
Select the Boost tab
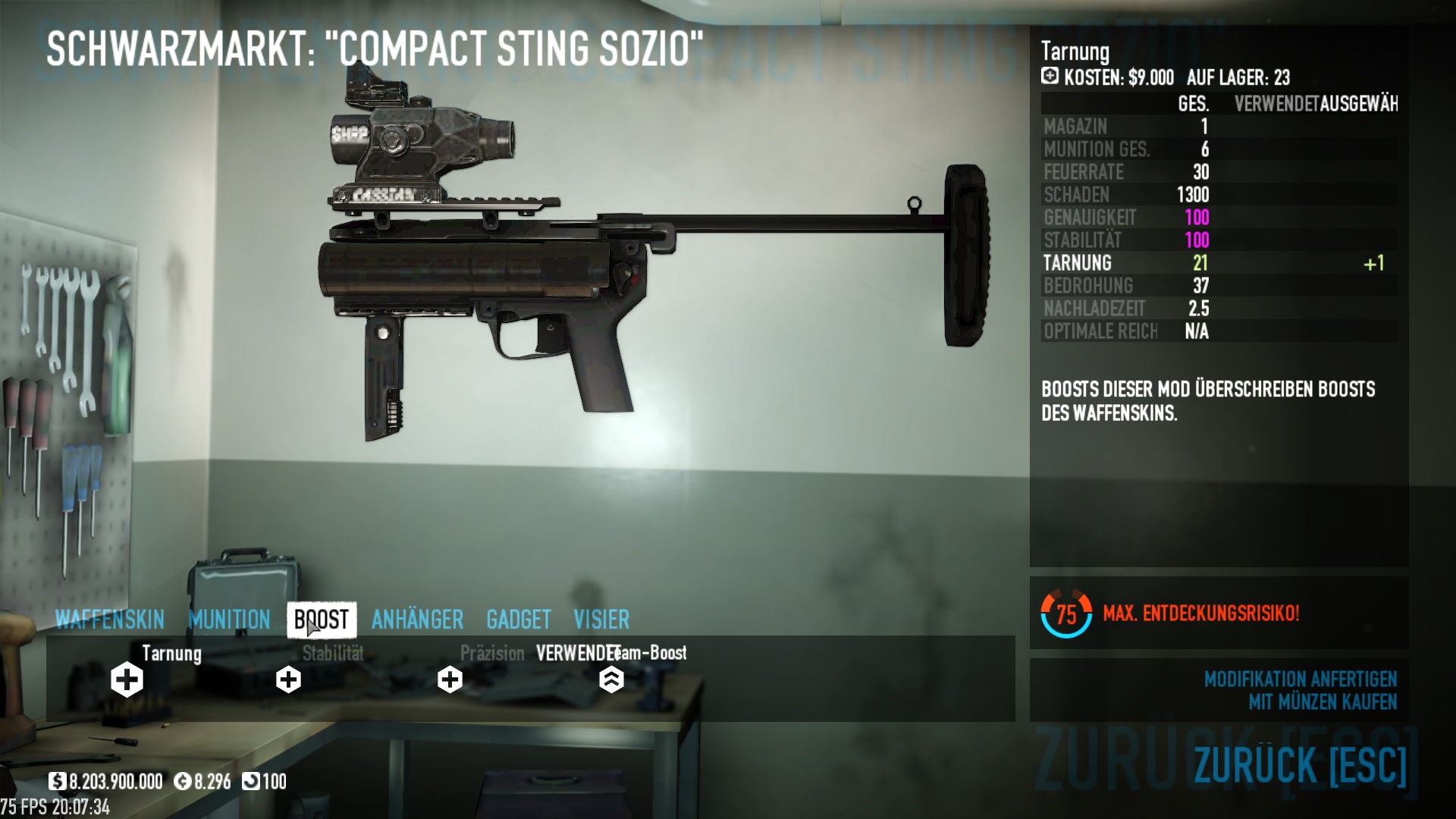tap(322, 620)
